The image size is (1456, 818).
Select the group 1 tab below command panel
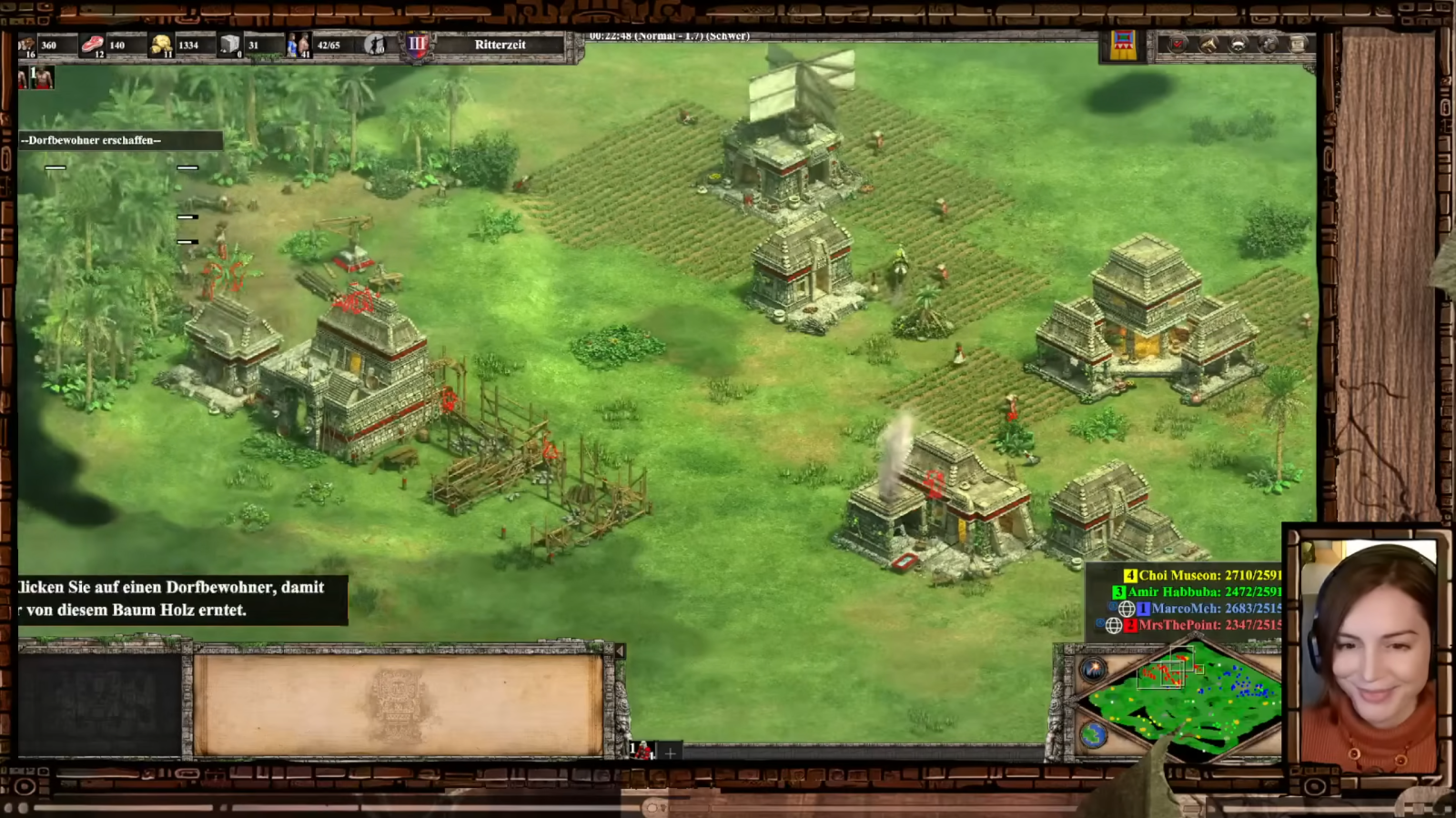click(642, 751)
